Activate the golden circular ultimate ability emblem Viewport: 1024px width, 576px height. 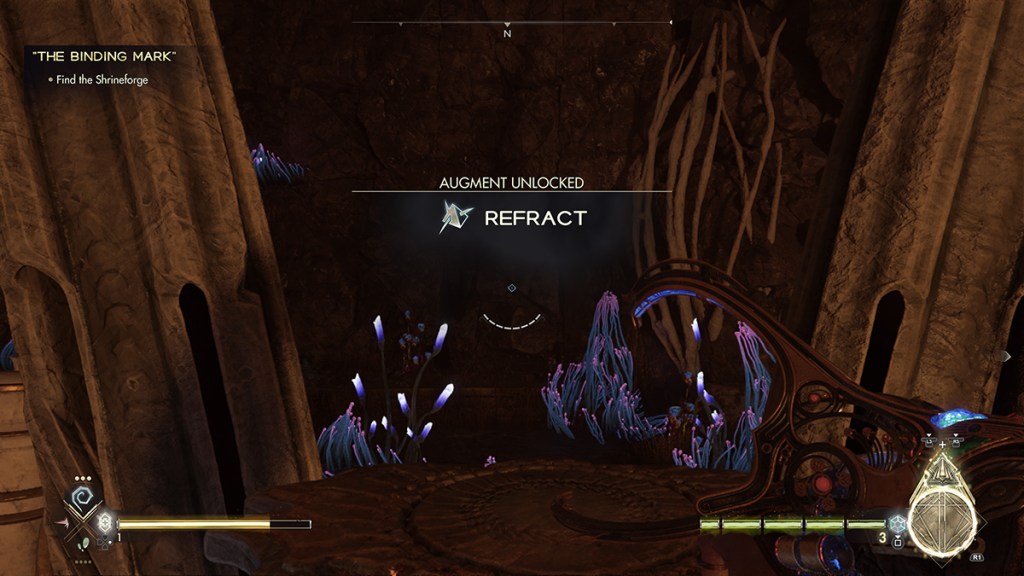click(x=940, y=511)
